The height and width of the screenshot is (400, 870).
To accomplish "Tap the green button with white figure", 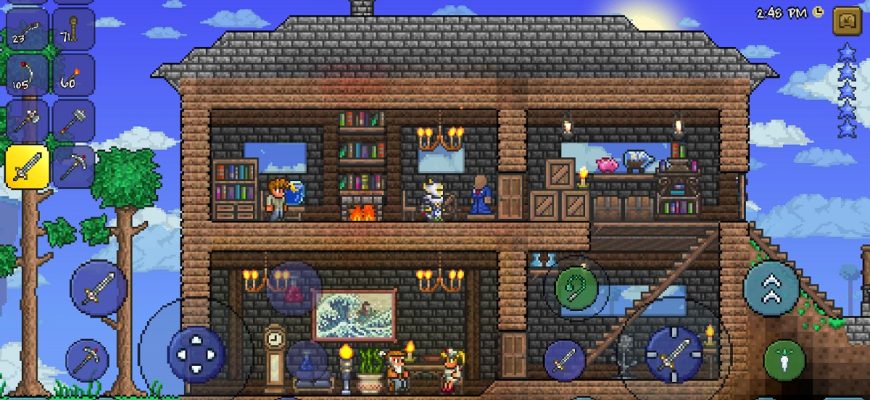I will (x=784, y=360).
